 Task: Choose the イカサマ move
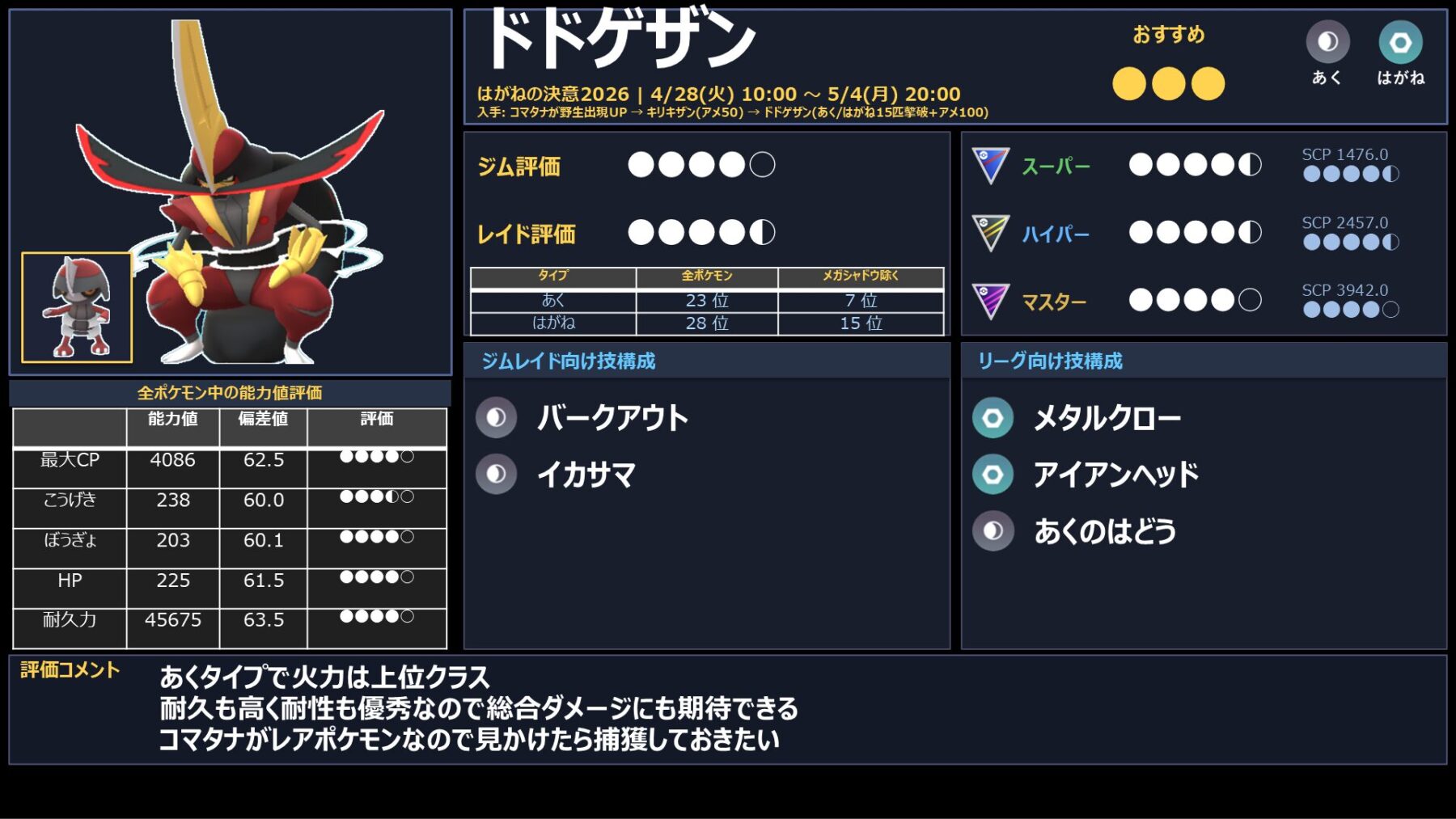click(x=586, y=475)
